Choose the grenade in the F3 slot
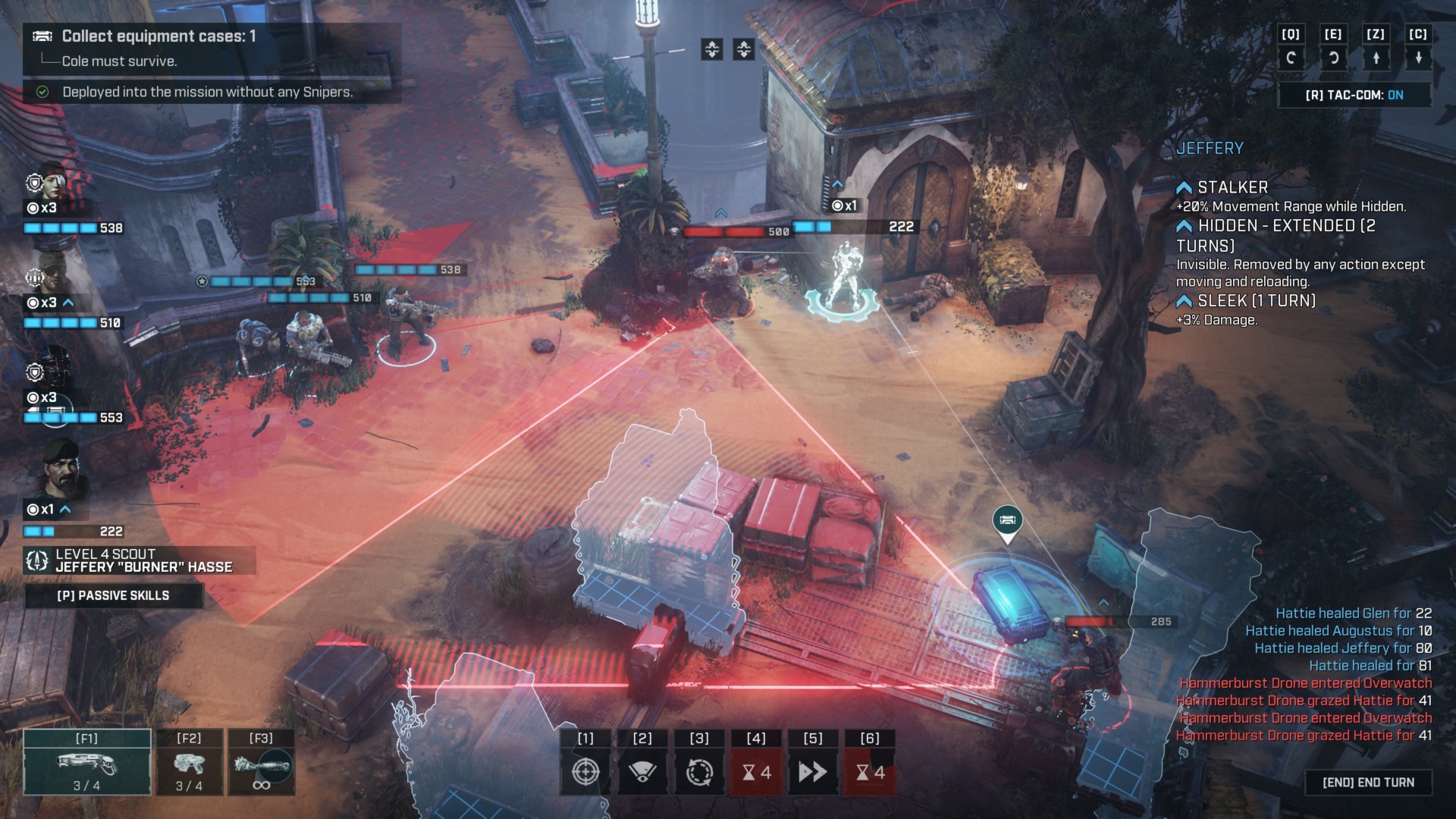1456x819 pixels. pyautogui.click(x=261, y=762)
